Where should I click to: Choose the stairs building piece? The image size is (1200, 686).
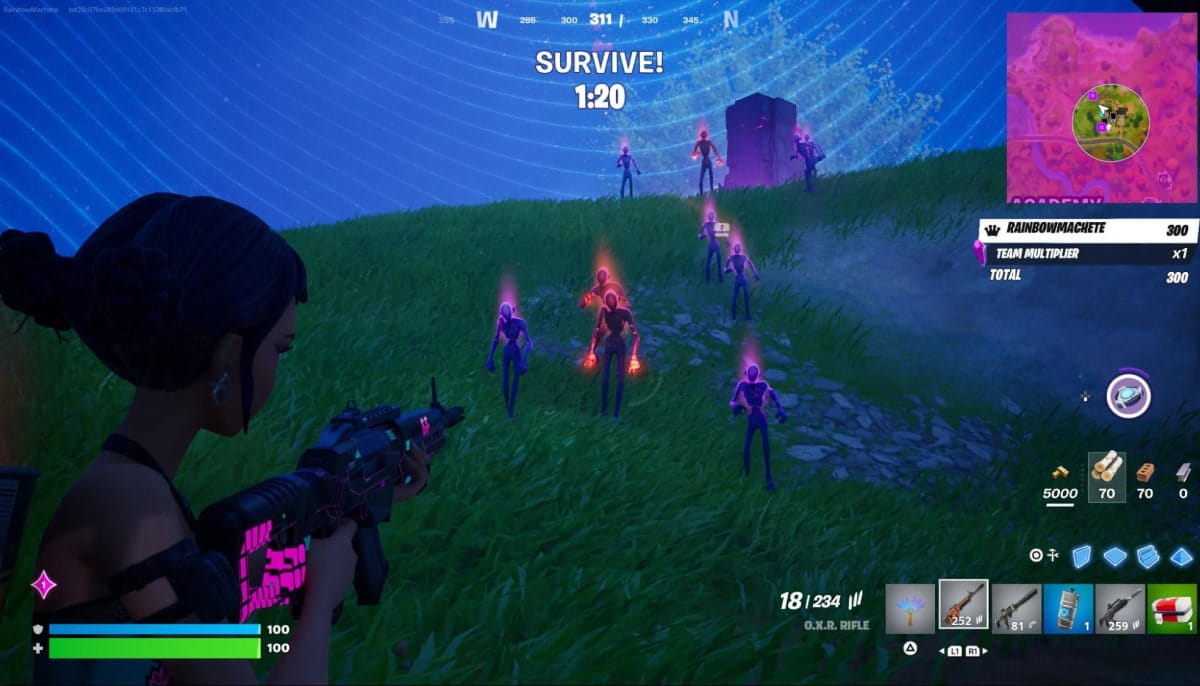tap(1148, 556)
